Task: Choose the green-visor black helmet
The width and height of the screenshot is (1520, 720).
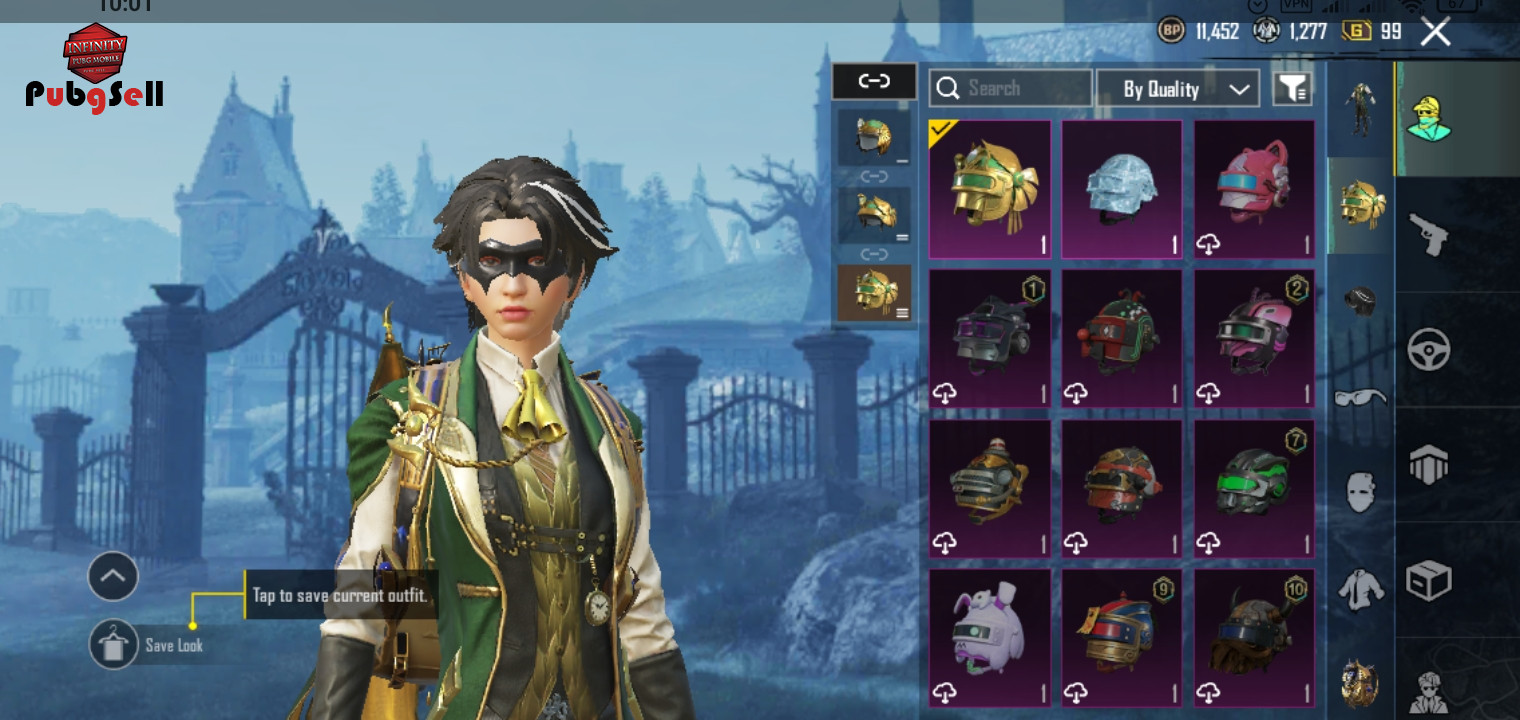Action: coord(1254,488)
